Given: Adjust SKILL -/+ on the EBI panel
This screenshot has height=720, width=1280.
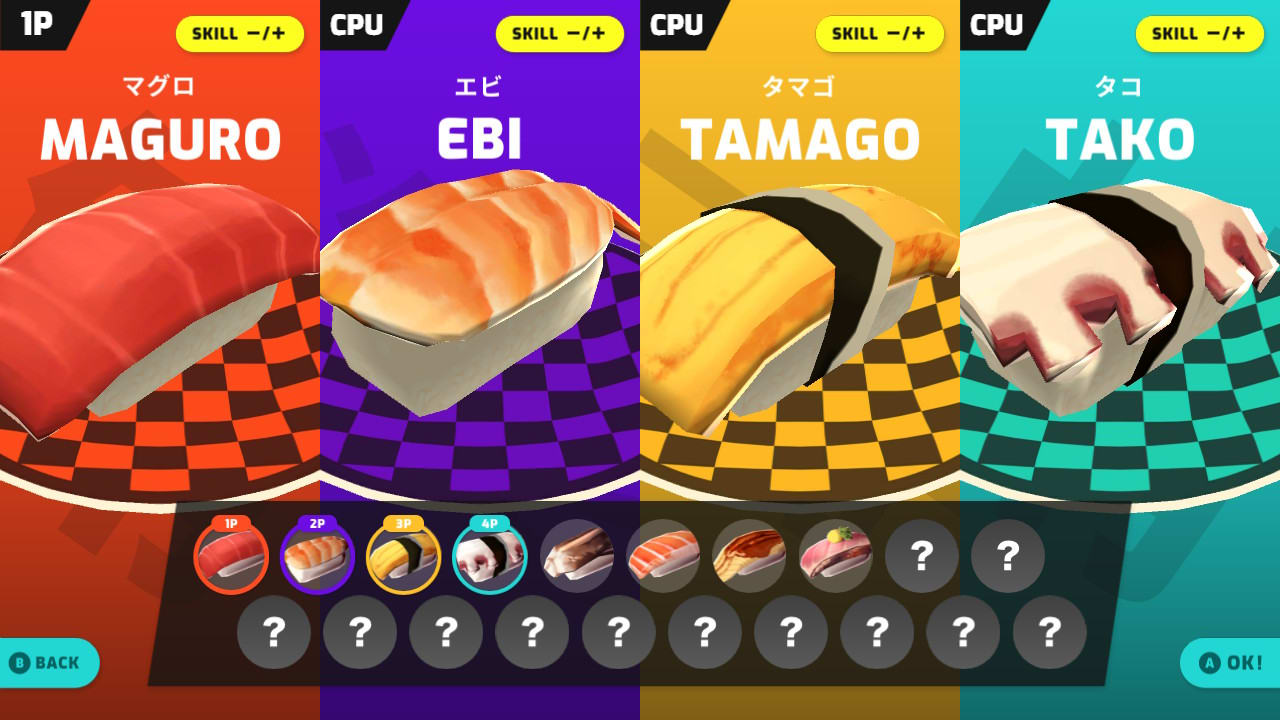Looking at the screenshot, I should 559,33.
